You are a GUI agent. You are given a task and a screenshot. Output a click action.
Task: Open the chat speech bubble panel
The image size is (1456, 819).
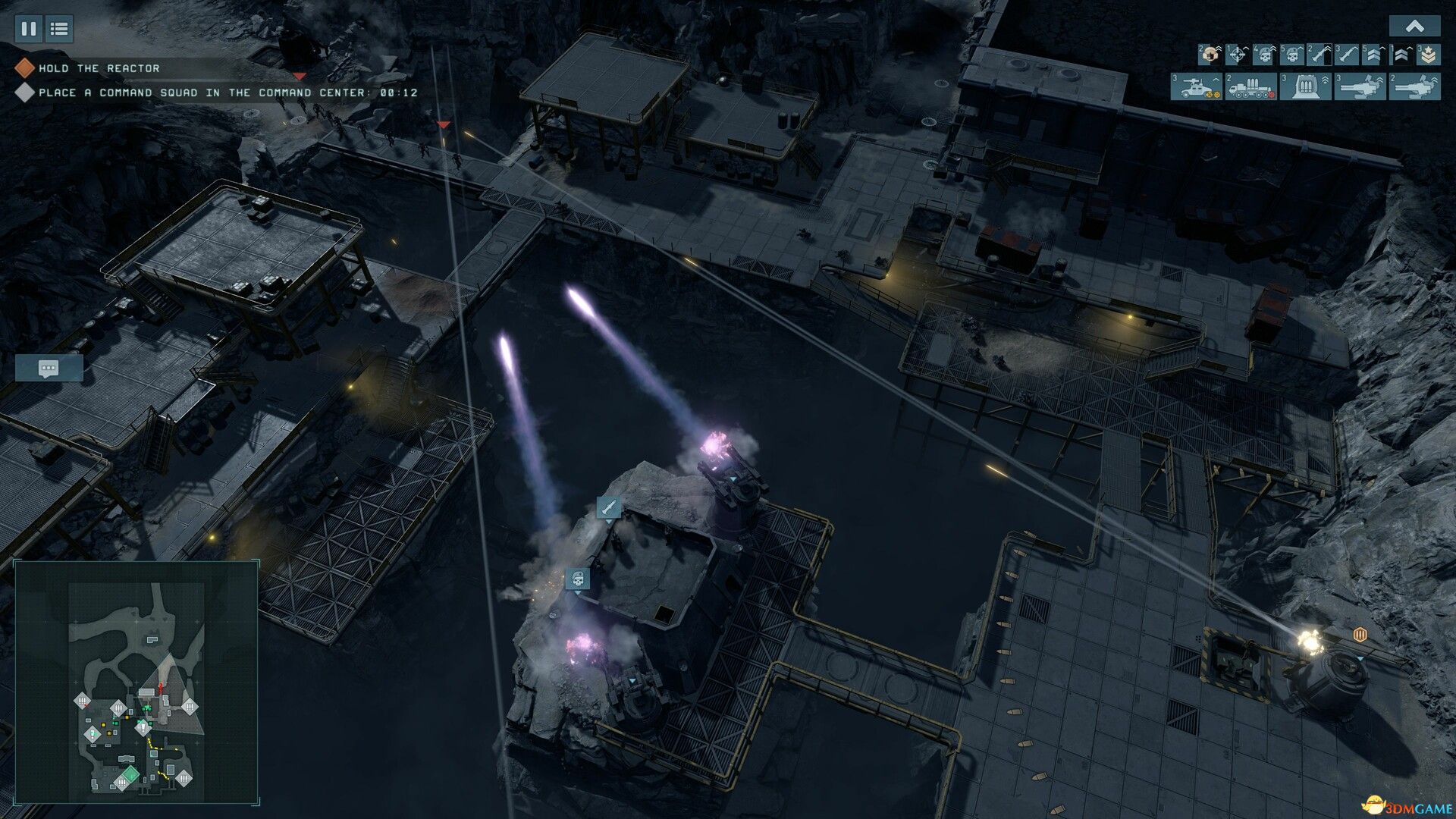[x=50, y=369]
